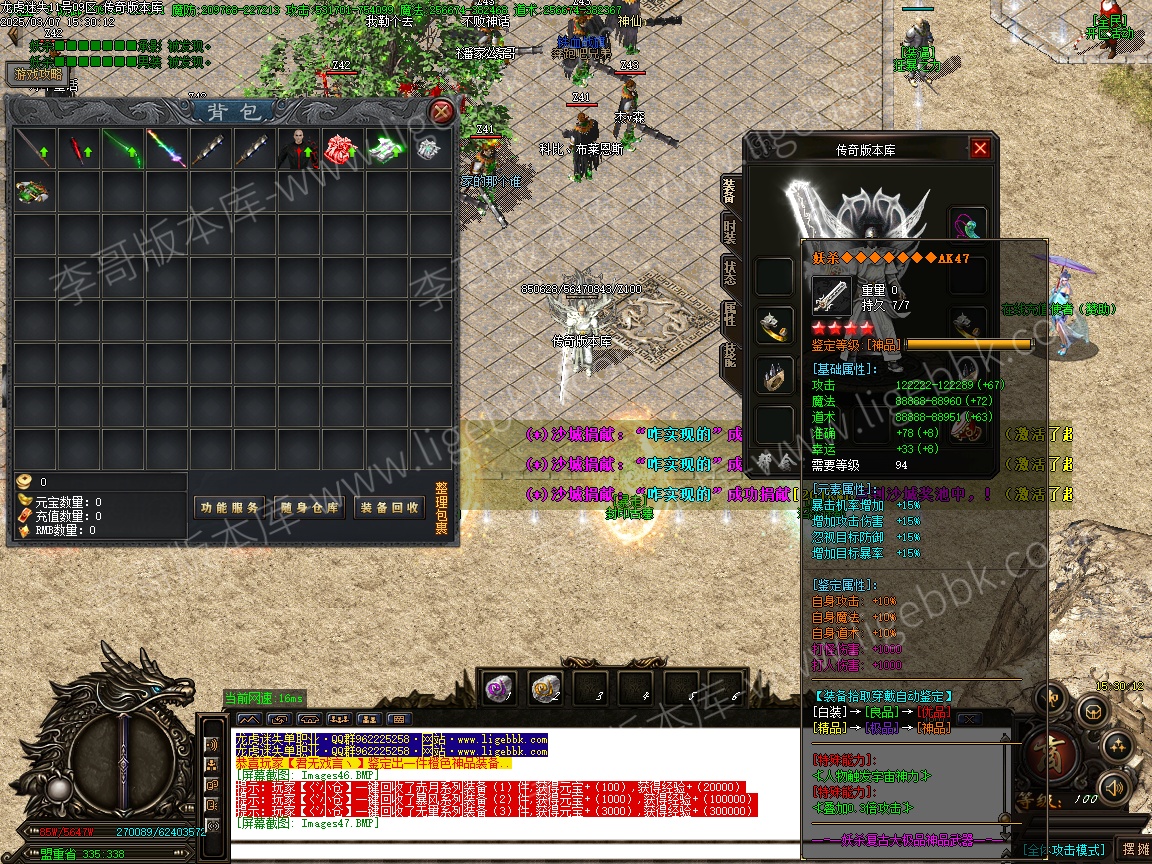The width and height of the screenshot is (1152, 864).
Task: Open the 功能服务 function services menu
Action: [229, 508]
